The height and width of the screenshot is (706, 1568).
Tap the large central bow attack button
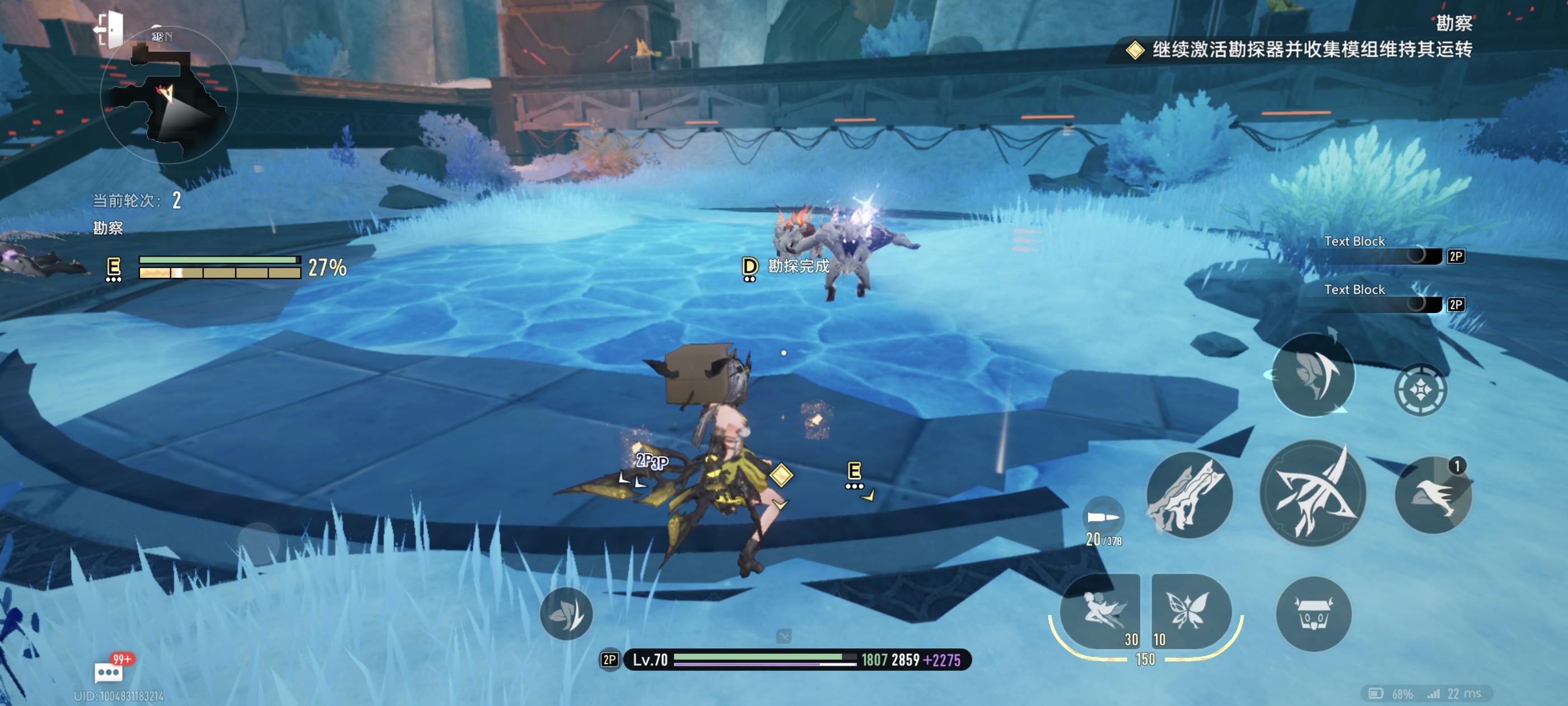(x=1312, y=494)
